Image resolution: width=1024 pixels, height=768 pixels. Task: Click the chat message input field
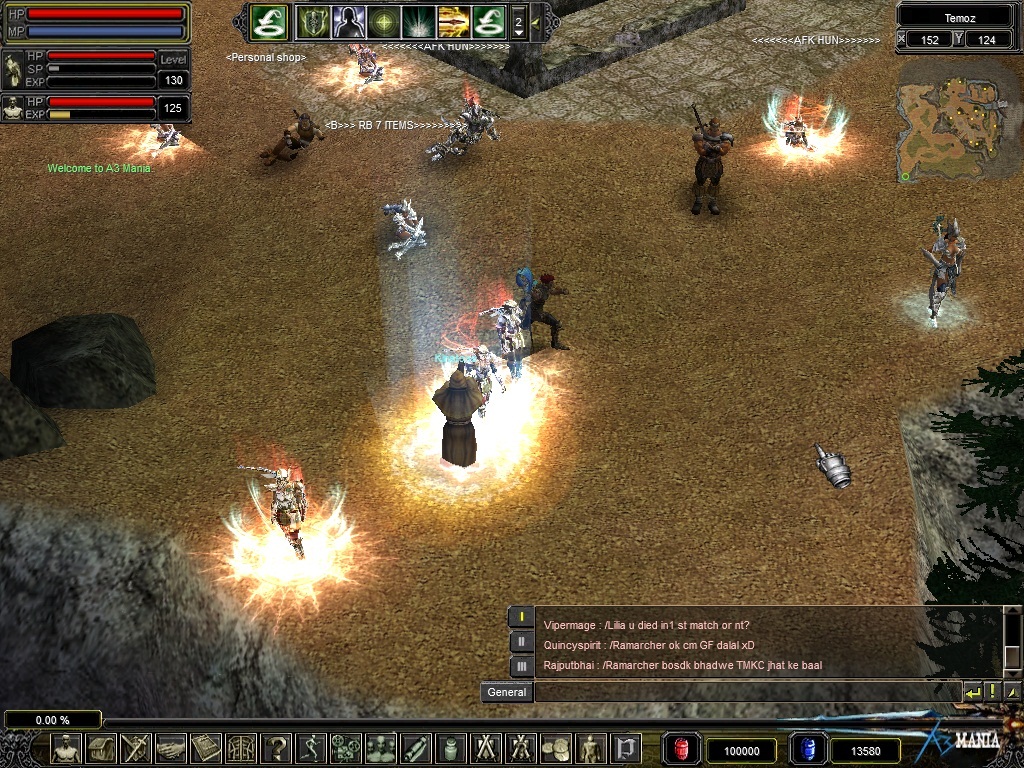[746, 692]
